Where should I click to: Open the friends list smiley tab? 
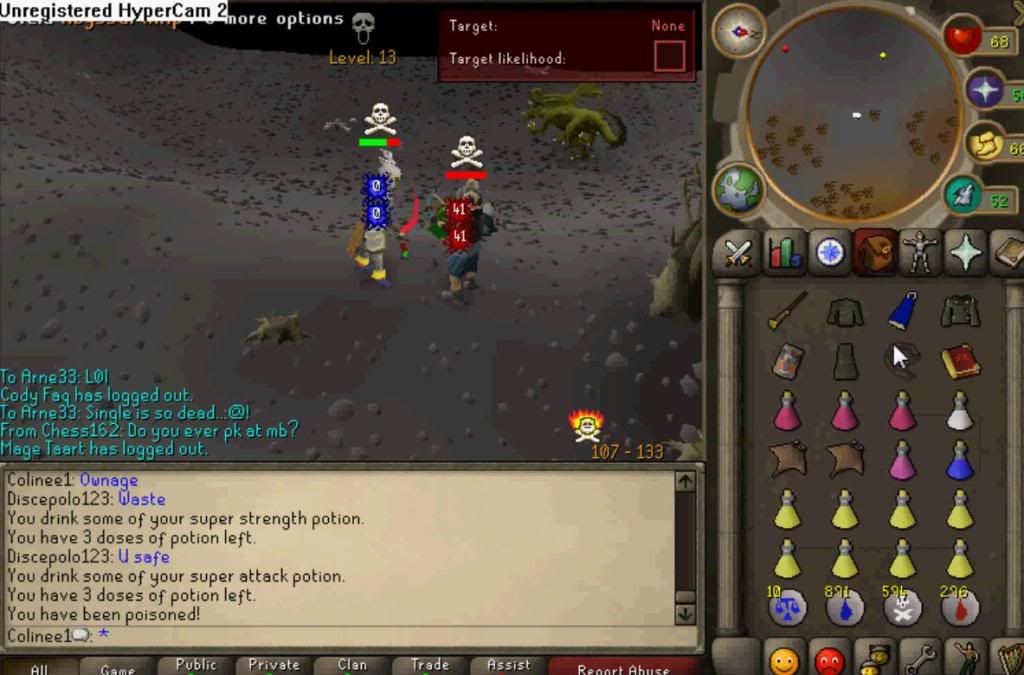tap(784, 661)
